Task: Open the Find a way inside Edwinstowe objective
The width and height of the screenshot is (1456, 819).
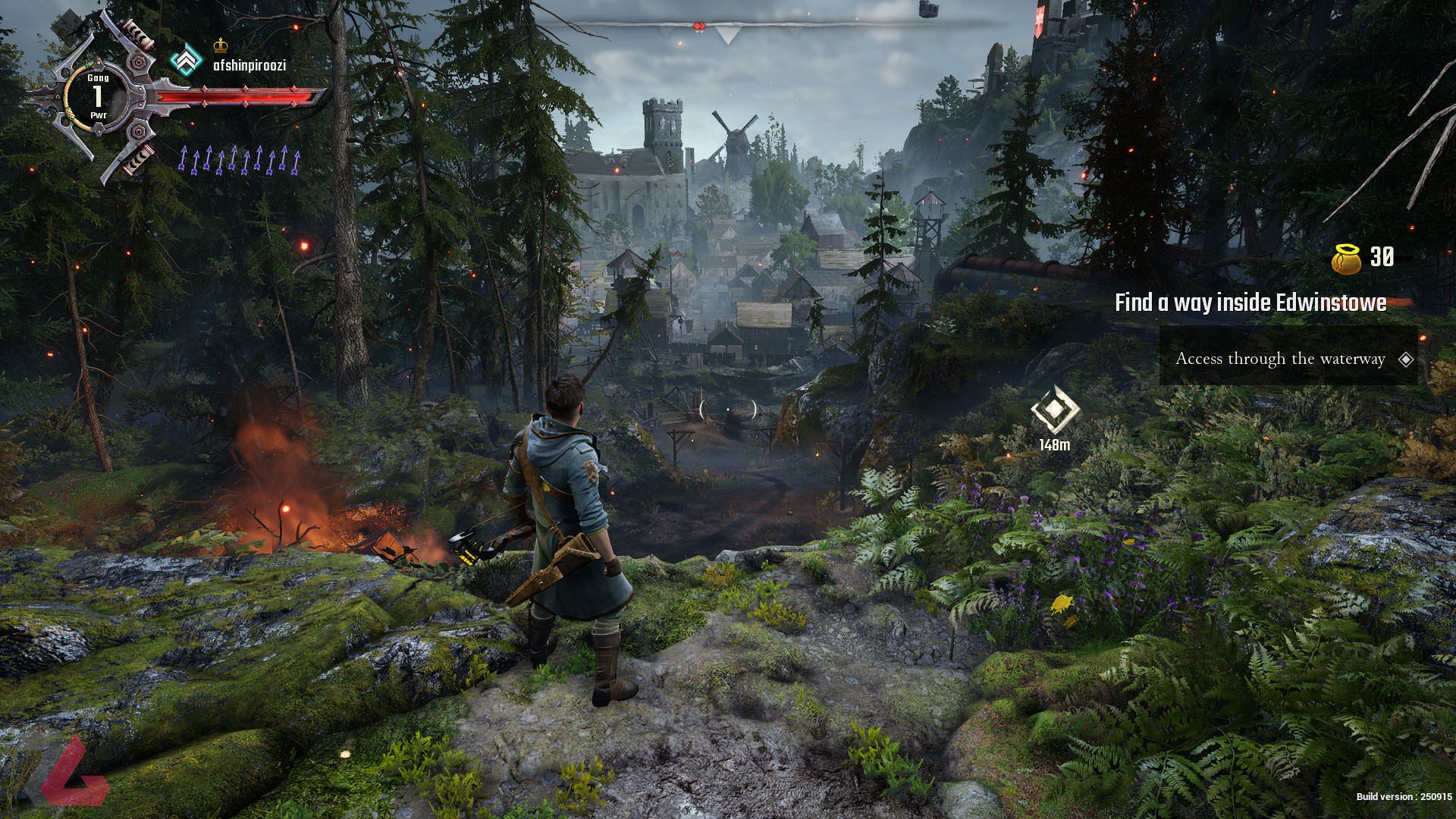Action: tap(1250, 303)
